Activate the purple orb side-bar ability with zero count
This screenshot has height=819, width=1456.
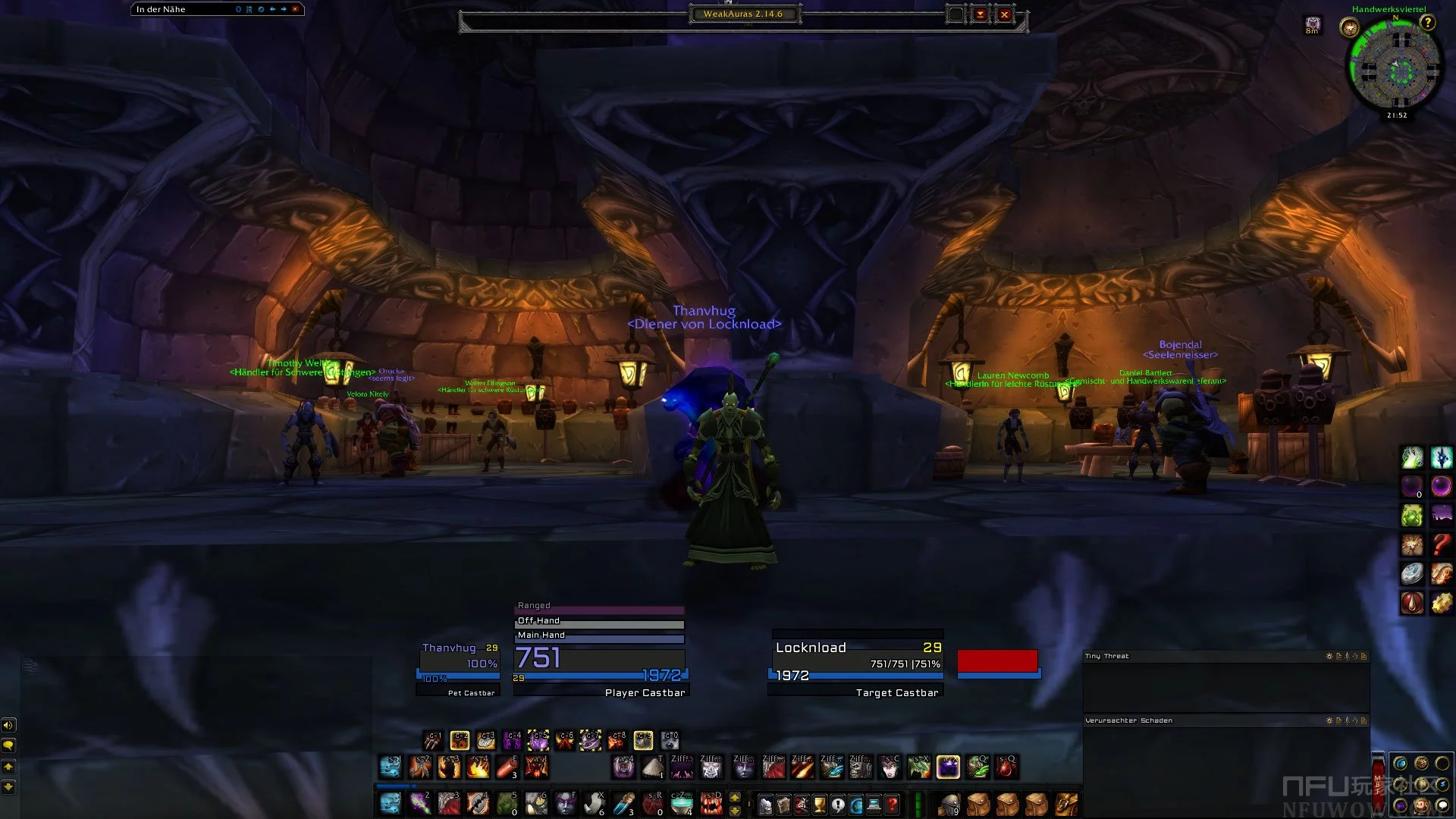pos(1411,487)
